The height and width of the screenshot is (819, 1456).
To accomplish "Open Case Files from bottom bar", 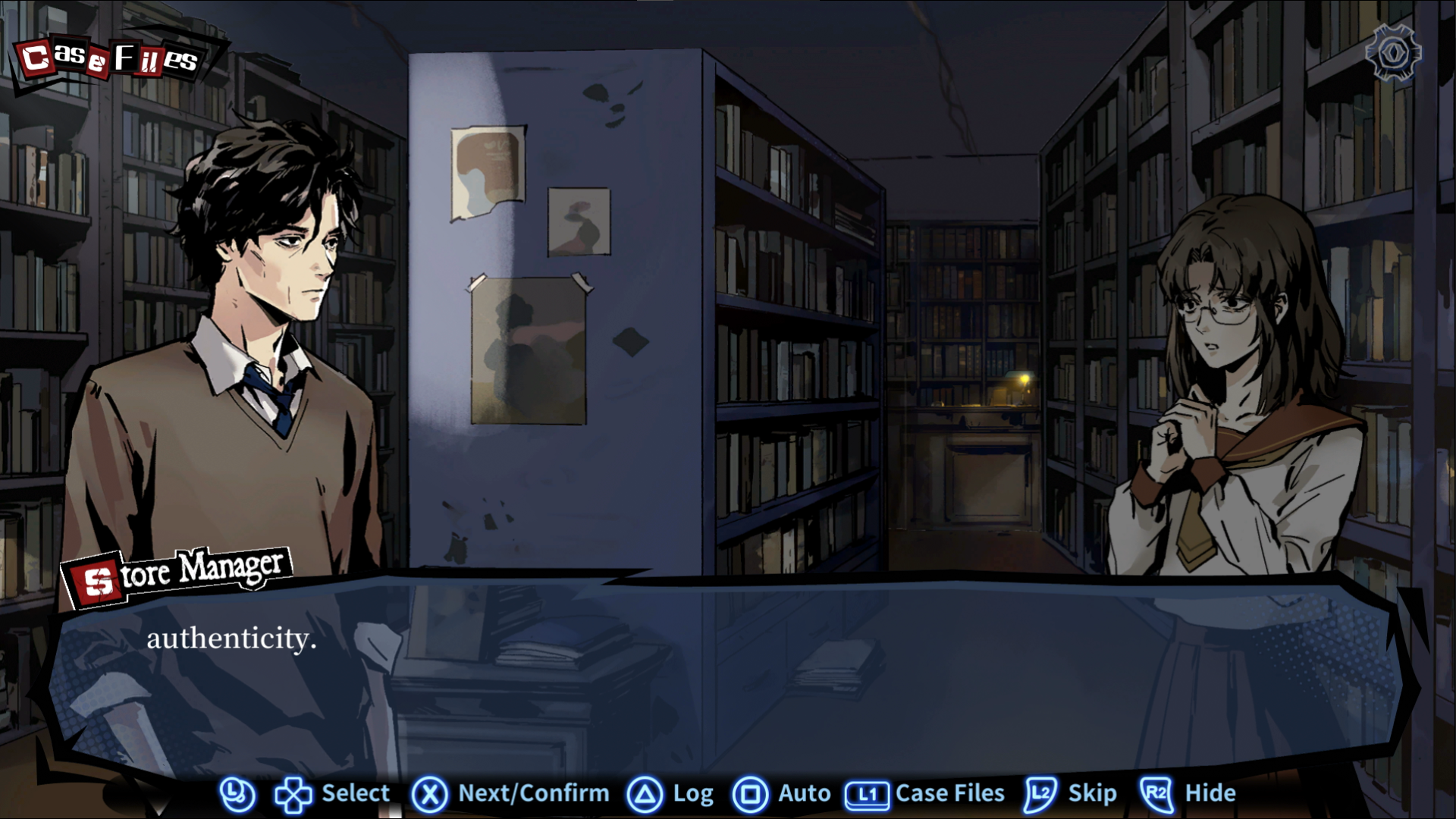I will [949, 793].
